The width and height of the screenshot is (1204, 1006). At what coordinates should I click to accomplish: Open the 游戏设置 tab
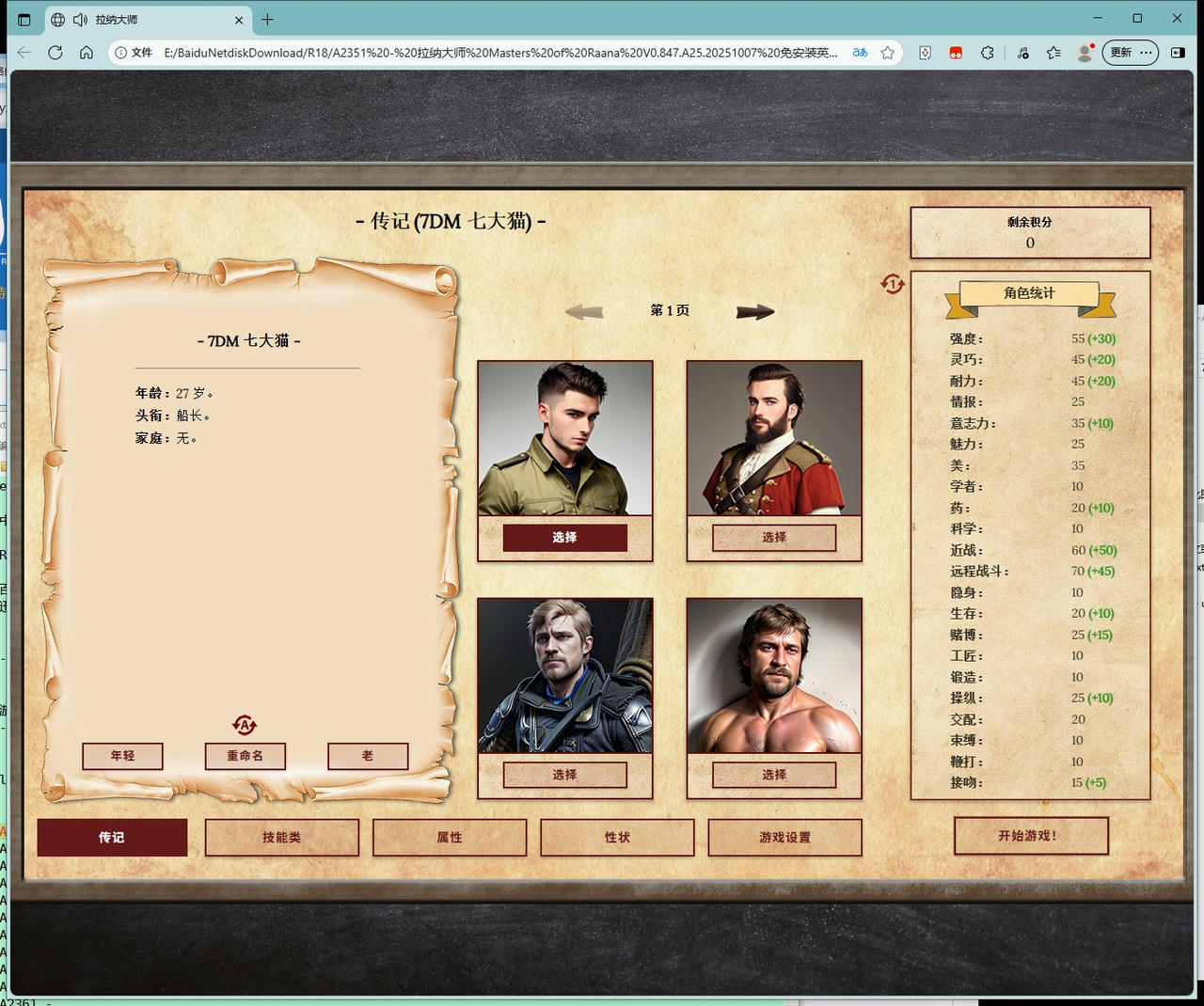(785, 837)
